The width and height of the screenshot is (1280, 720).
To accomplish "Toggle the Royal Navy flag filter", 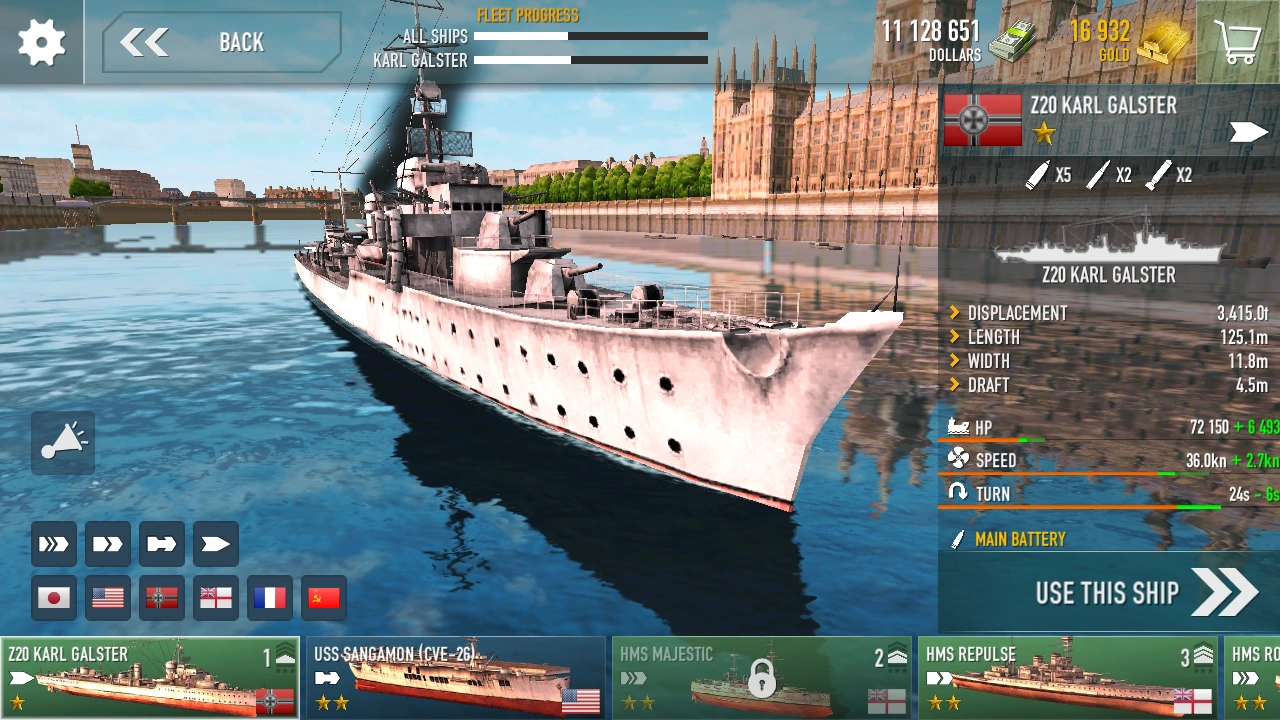I will (x=215, y=597).
